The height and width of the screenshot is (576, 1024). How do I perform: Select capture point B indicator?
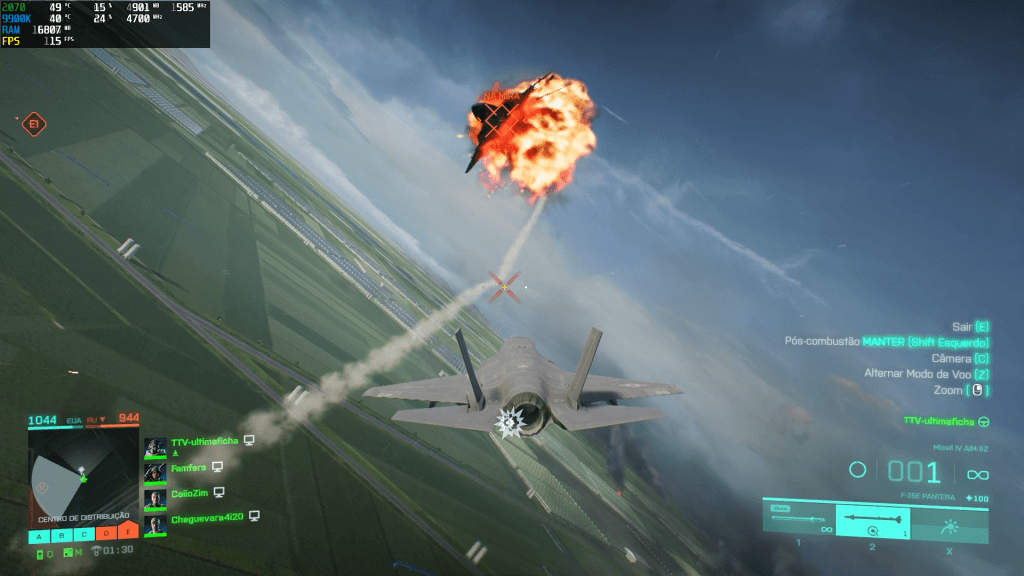[x=61, y=534]
